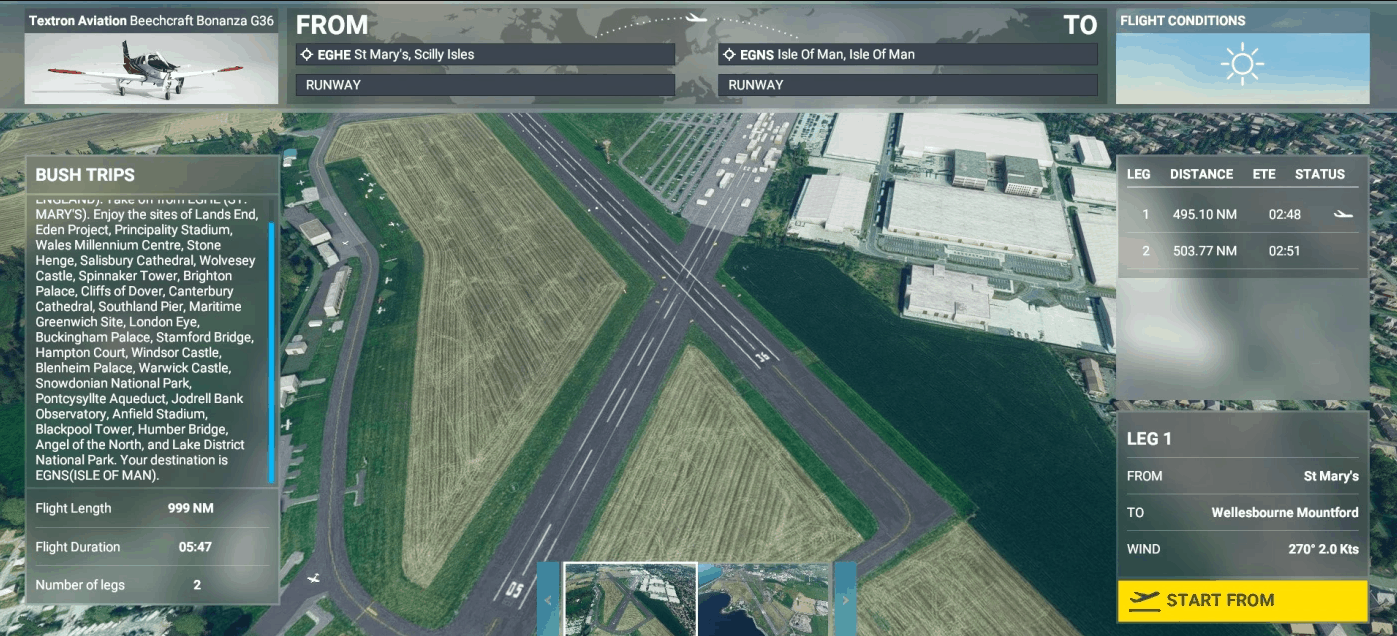Open the arrival RUNWAY selector
Image resolution: width=1397 pixels, height=636 pixels.
point(907,85)
